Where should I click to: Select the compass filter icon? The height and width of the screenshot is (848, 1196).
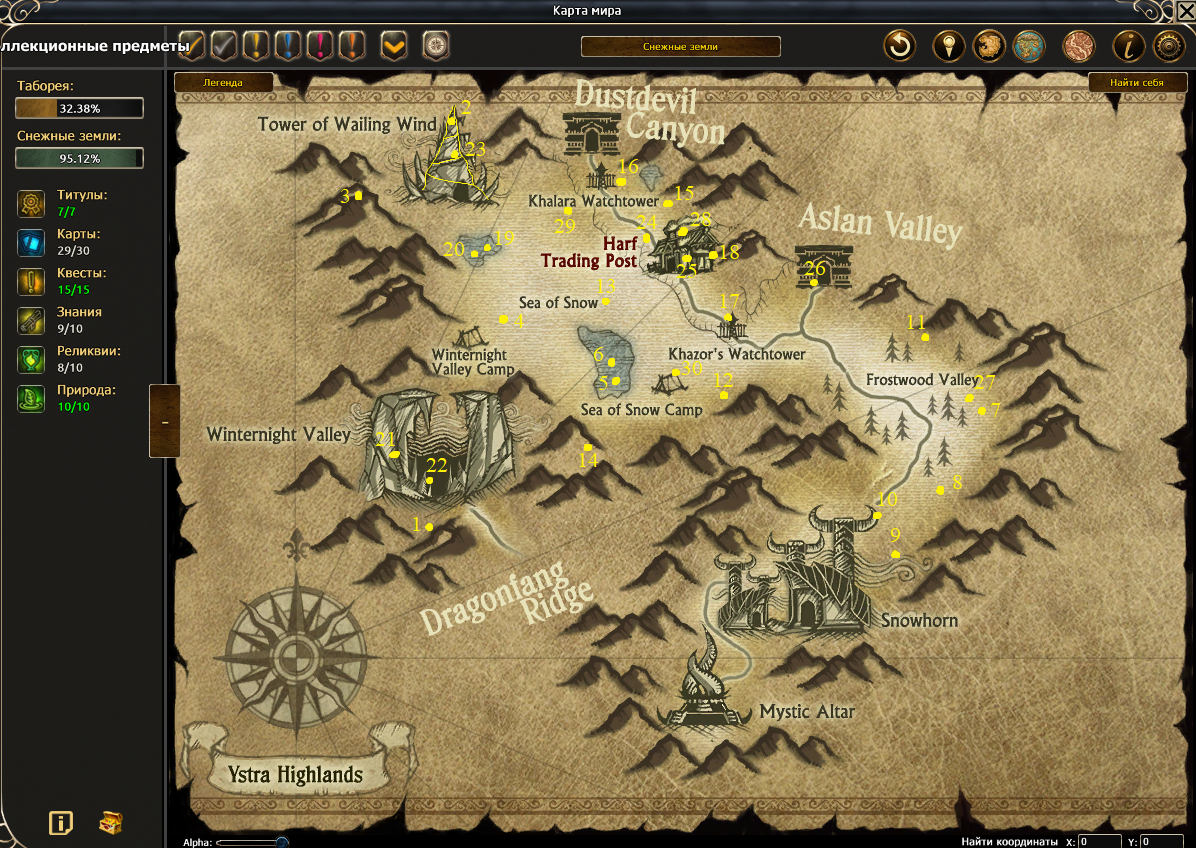click(x=436, y=46)
